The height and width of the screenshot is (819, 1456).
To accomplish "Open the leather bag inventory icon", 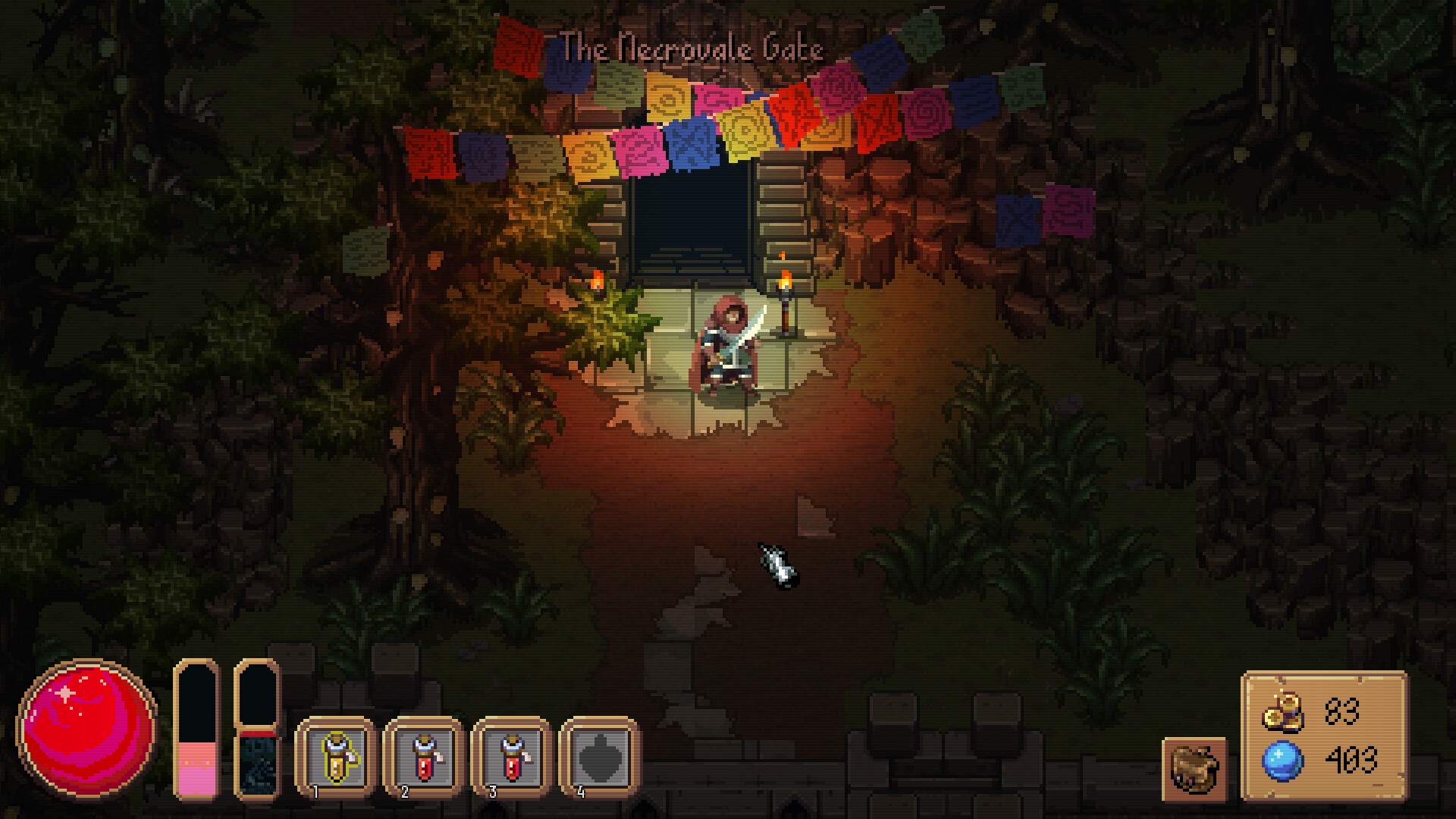I will point(1194,769).
